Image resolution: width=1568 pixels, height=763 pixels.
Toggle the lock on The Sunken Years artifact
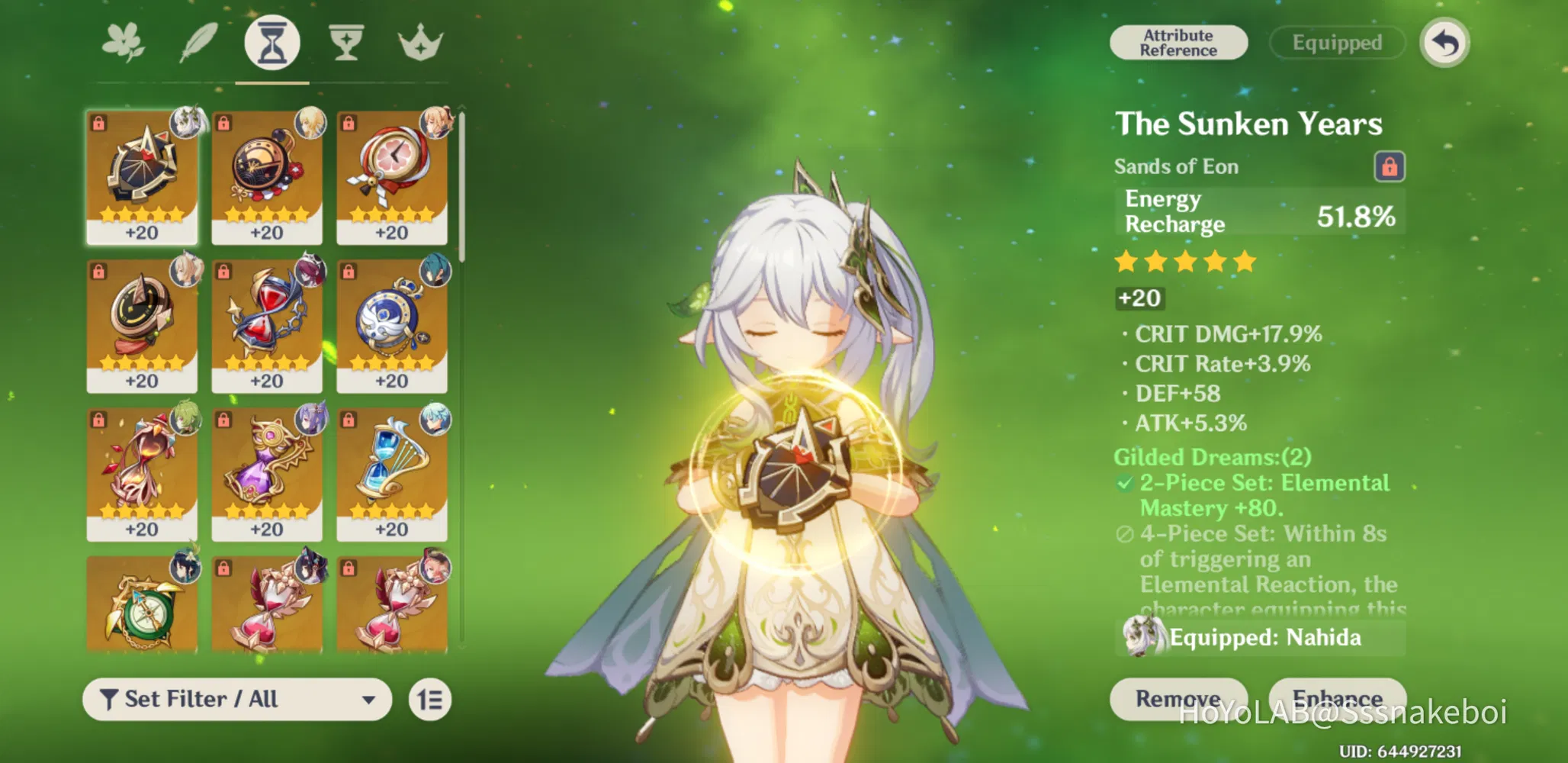(x=1390, y=166)
